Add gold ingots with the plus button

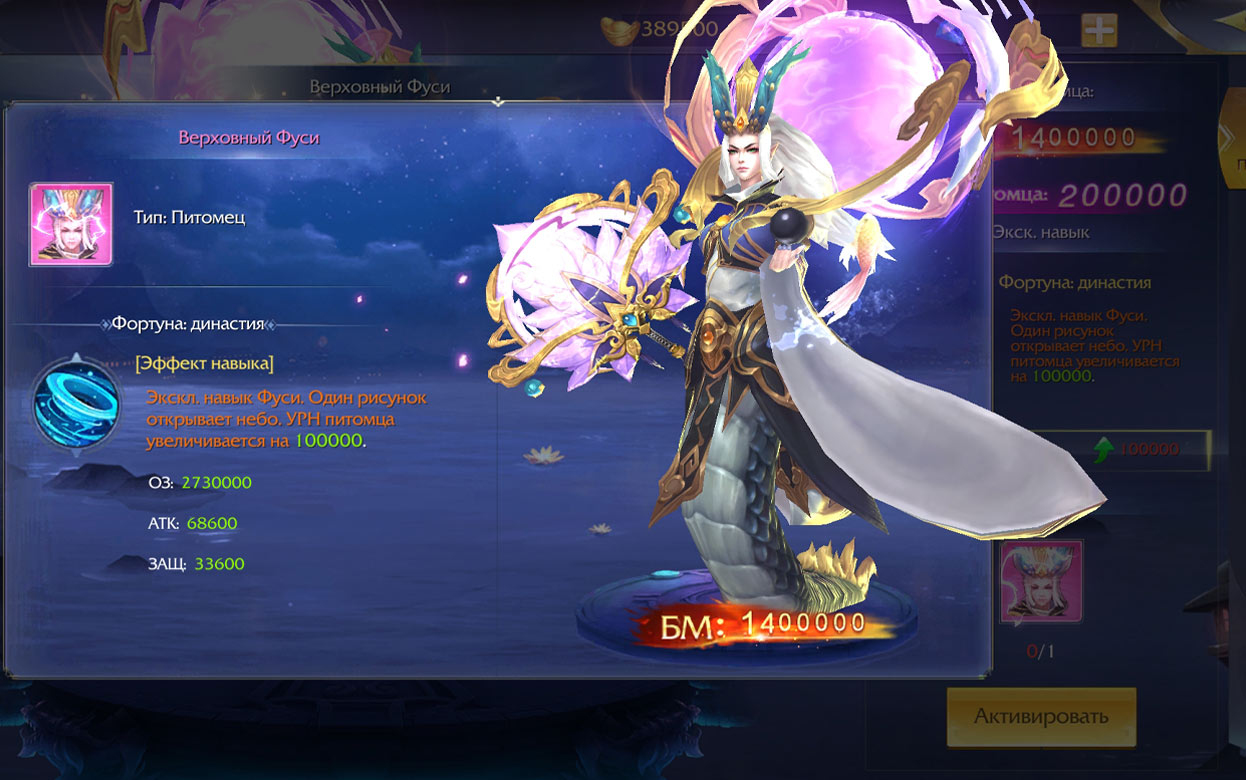[x=1098, y=31]
